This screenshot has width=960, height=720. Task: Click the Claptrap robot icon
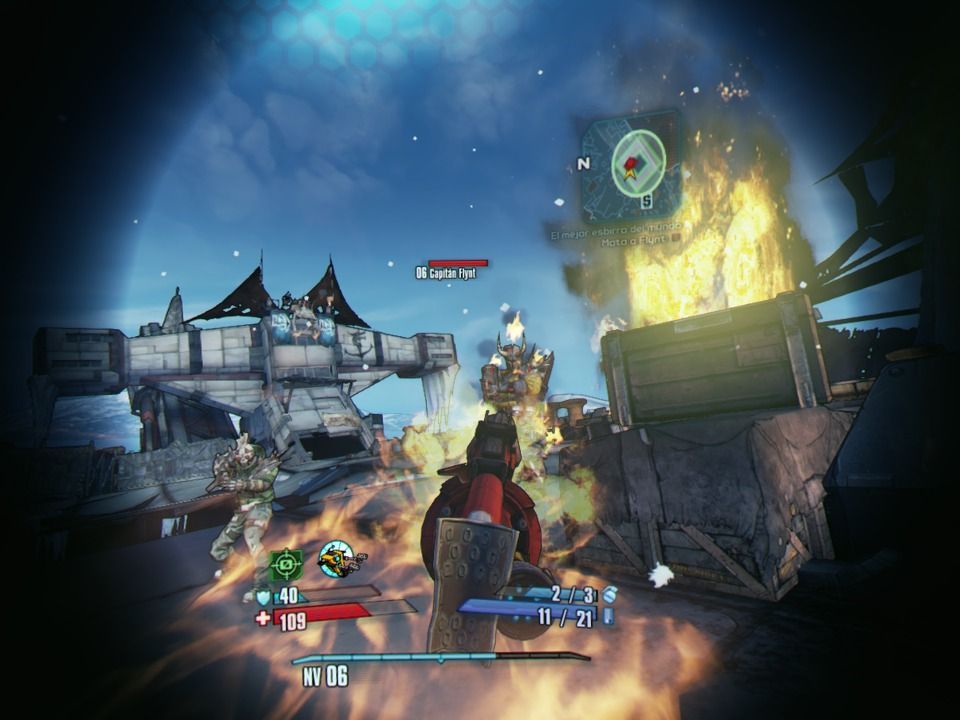click(x=338, y=560)
